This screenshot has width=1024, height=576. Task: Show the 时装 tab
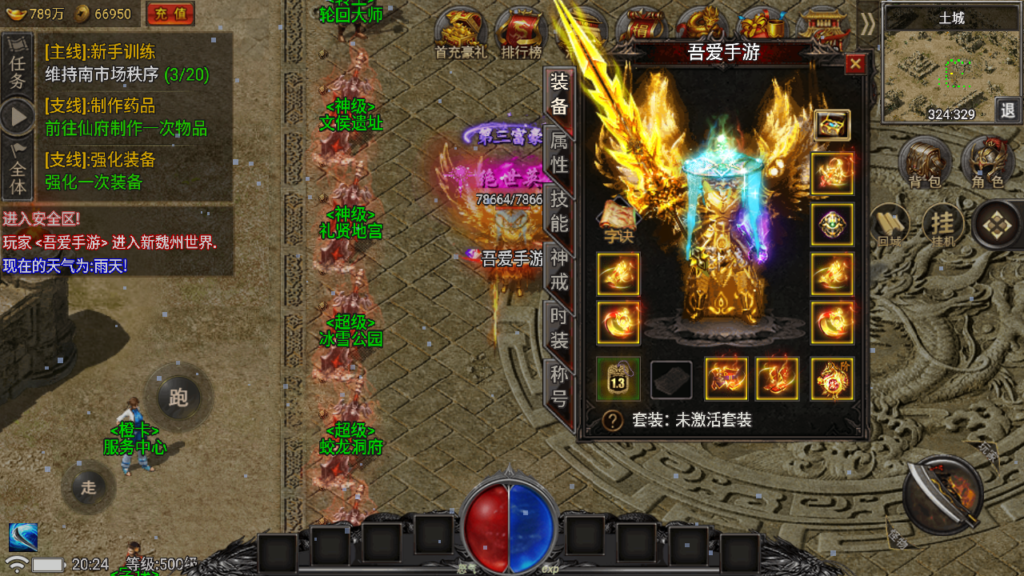(559, 328)
